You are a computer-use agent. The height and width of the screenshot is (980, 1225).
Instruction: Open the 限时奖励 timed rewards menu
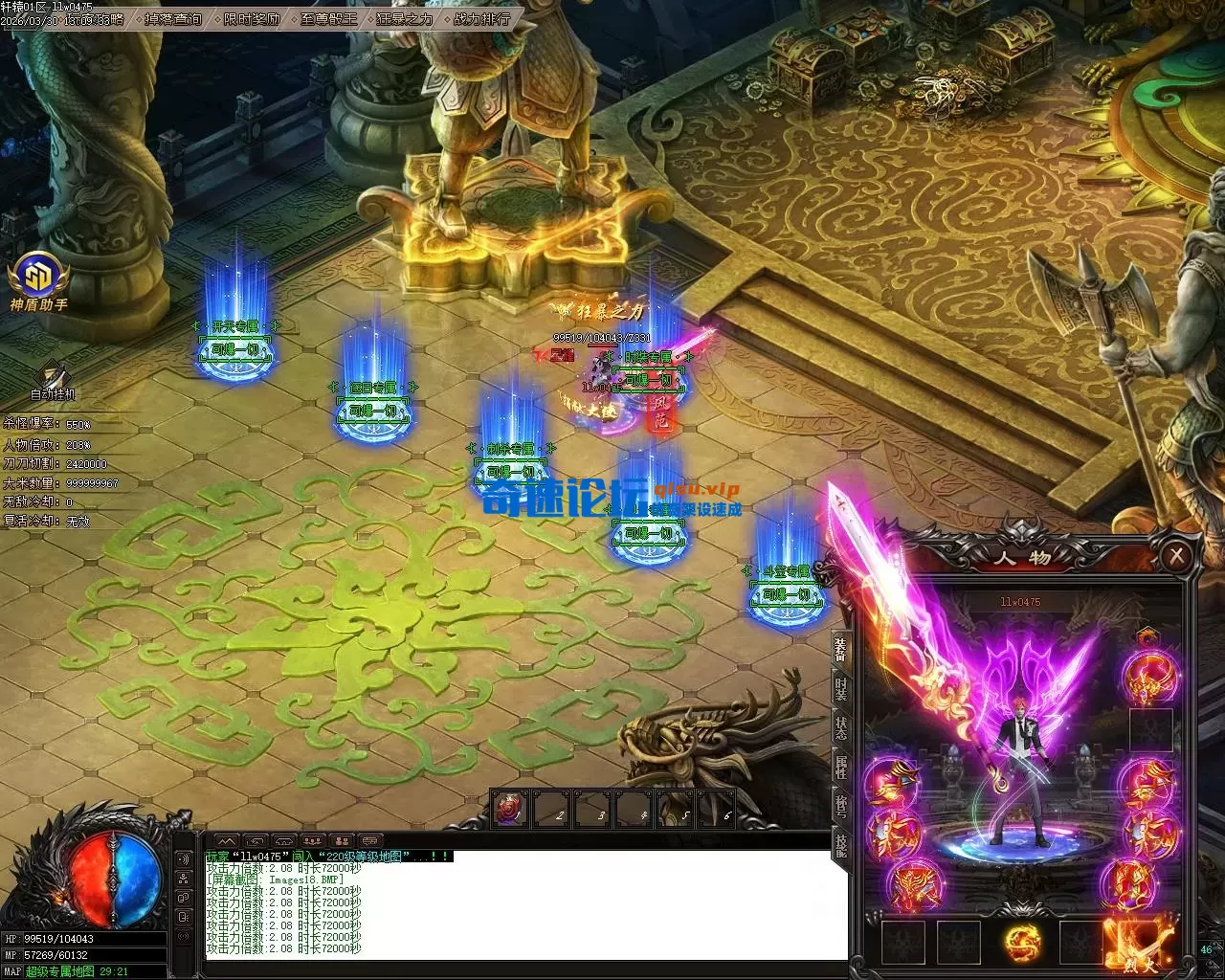tap(252, 19)
